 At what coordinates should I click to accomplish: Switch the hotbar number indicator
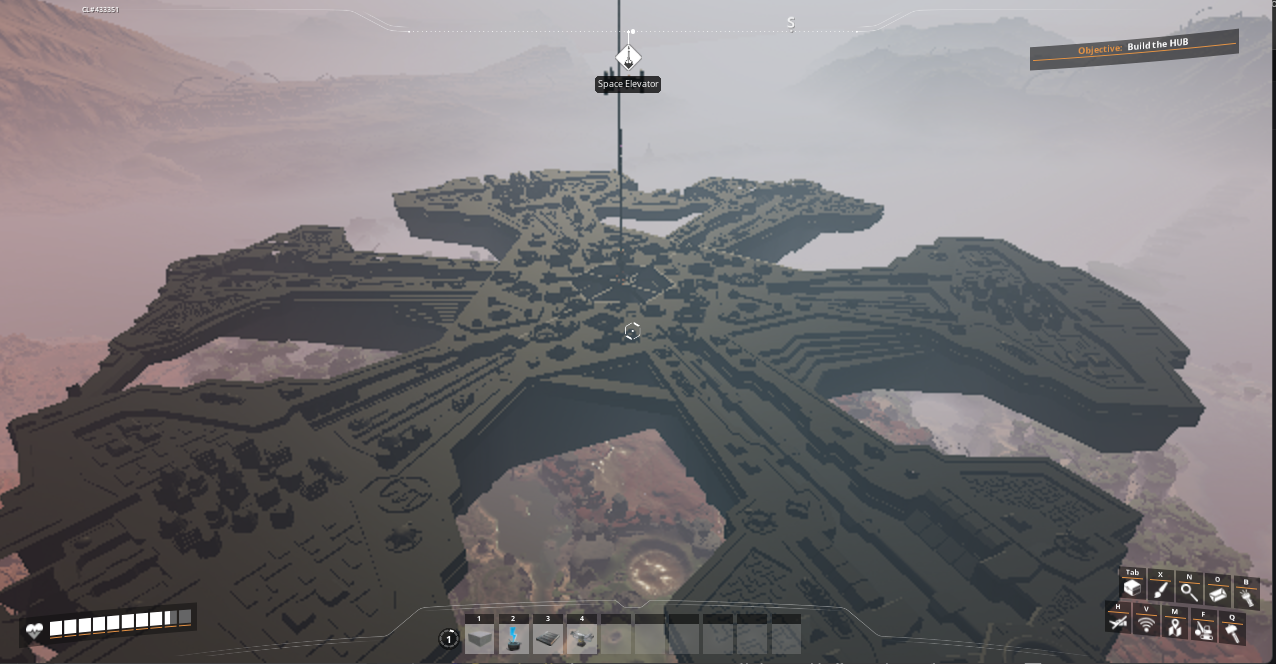pyautogui.click(x=449, y=639)
